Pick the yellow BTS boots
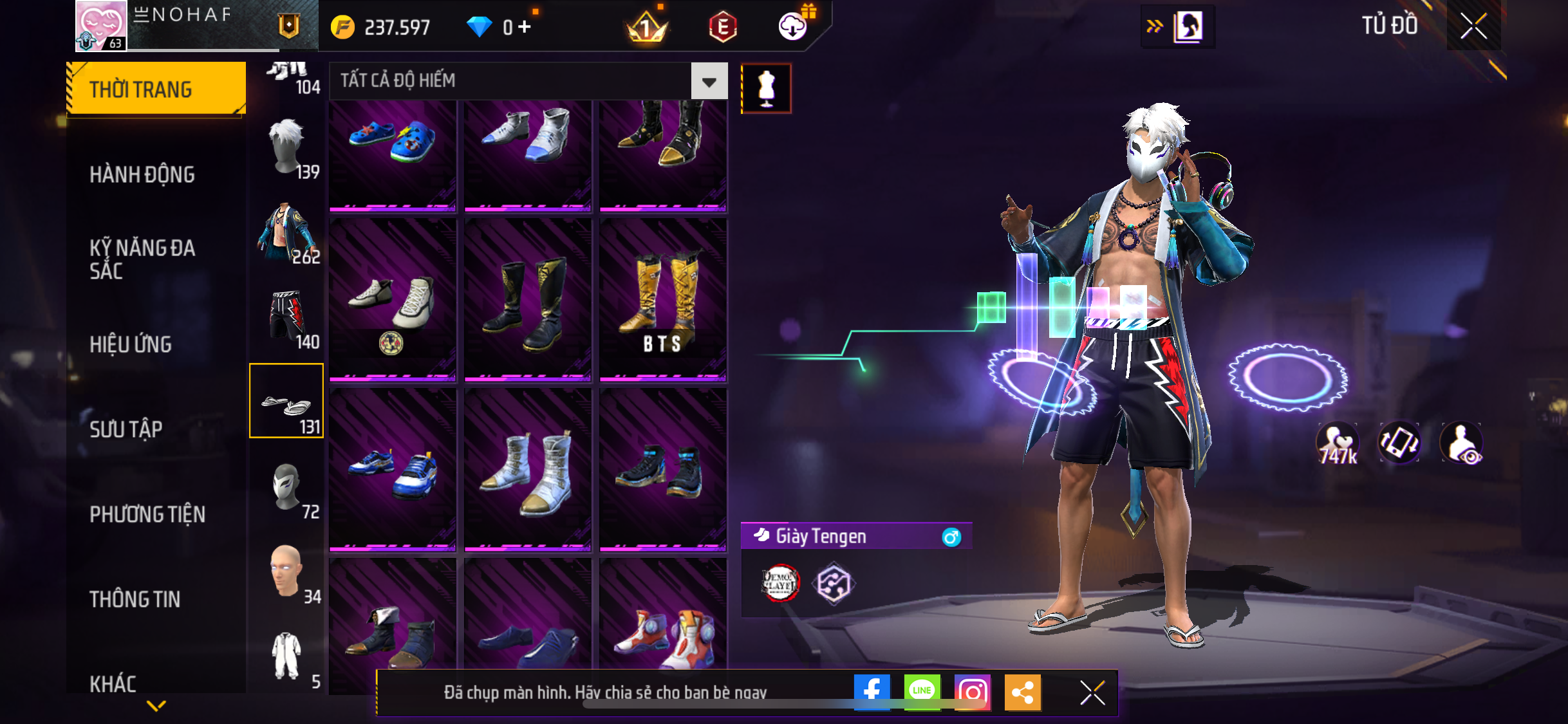The image size is (1568, 724). point(663,300)
